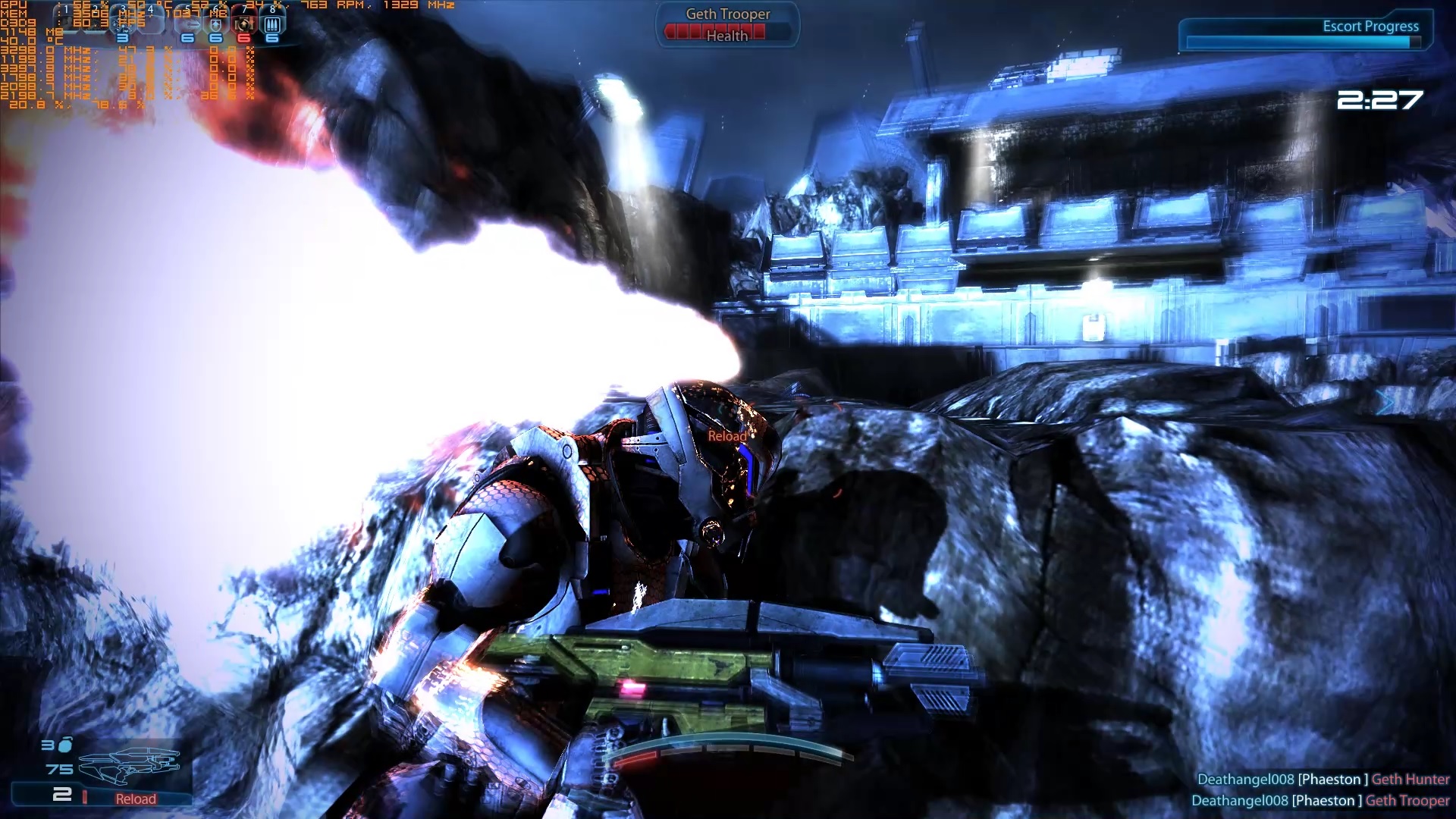Select the rifle weapon outline icon
1456x819 pixels.
tap(130, 764)
